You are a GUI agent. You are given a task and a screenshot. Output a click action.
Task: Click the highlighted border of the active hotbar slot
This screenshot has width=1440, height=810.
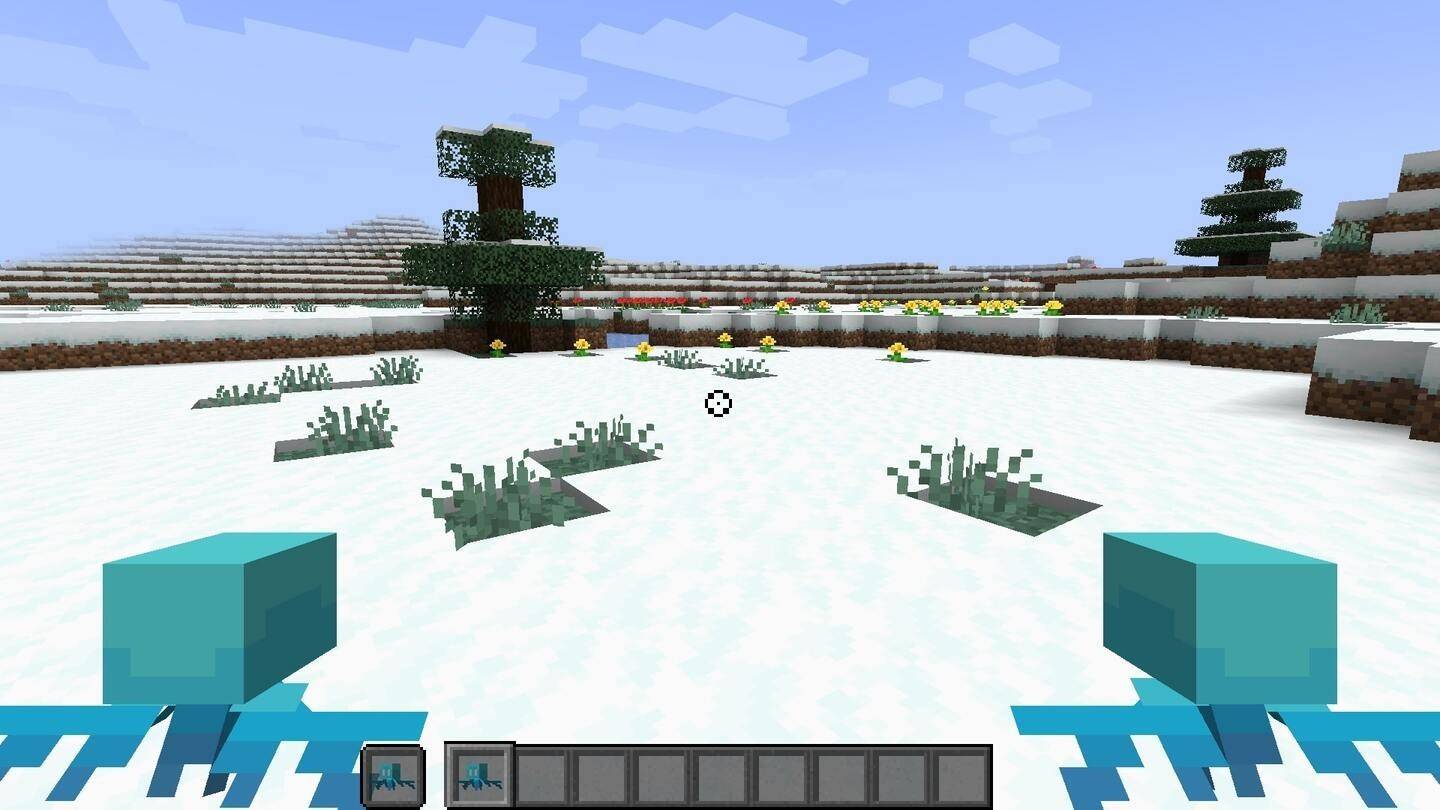477,748
